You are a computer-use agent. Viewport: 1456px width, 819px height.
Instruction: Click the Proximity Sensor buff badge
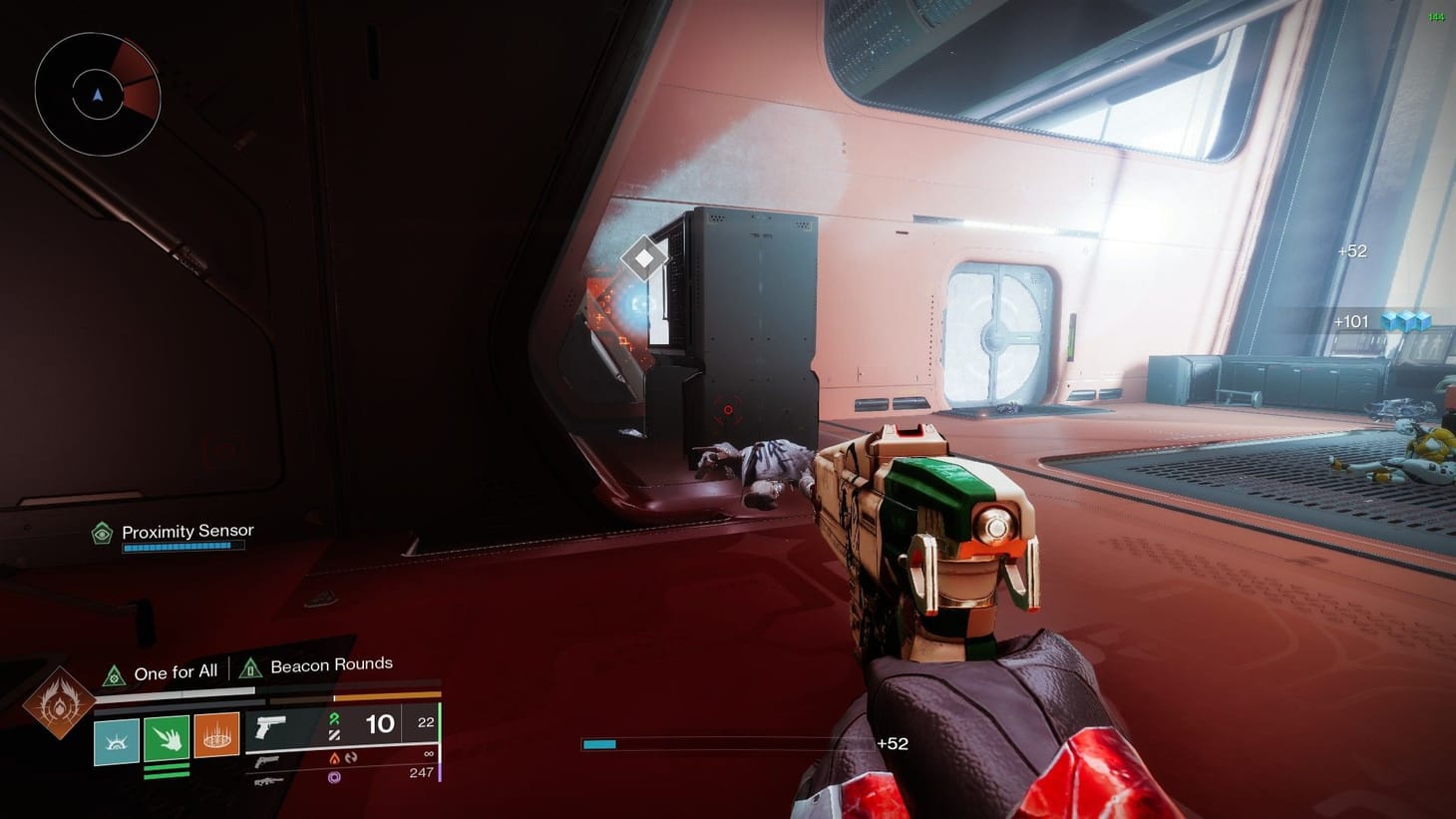pos(101,532)
